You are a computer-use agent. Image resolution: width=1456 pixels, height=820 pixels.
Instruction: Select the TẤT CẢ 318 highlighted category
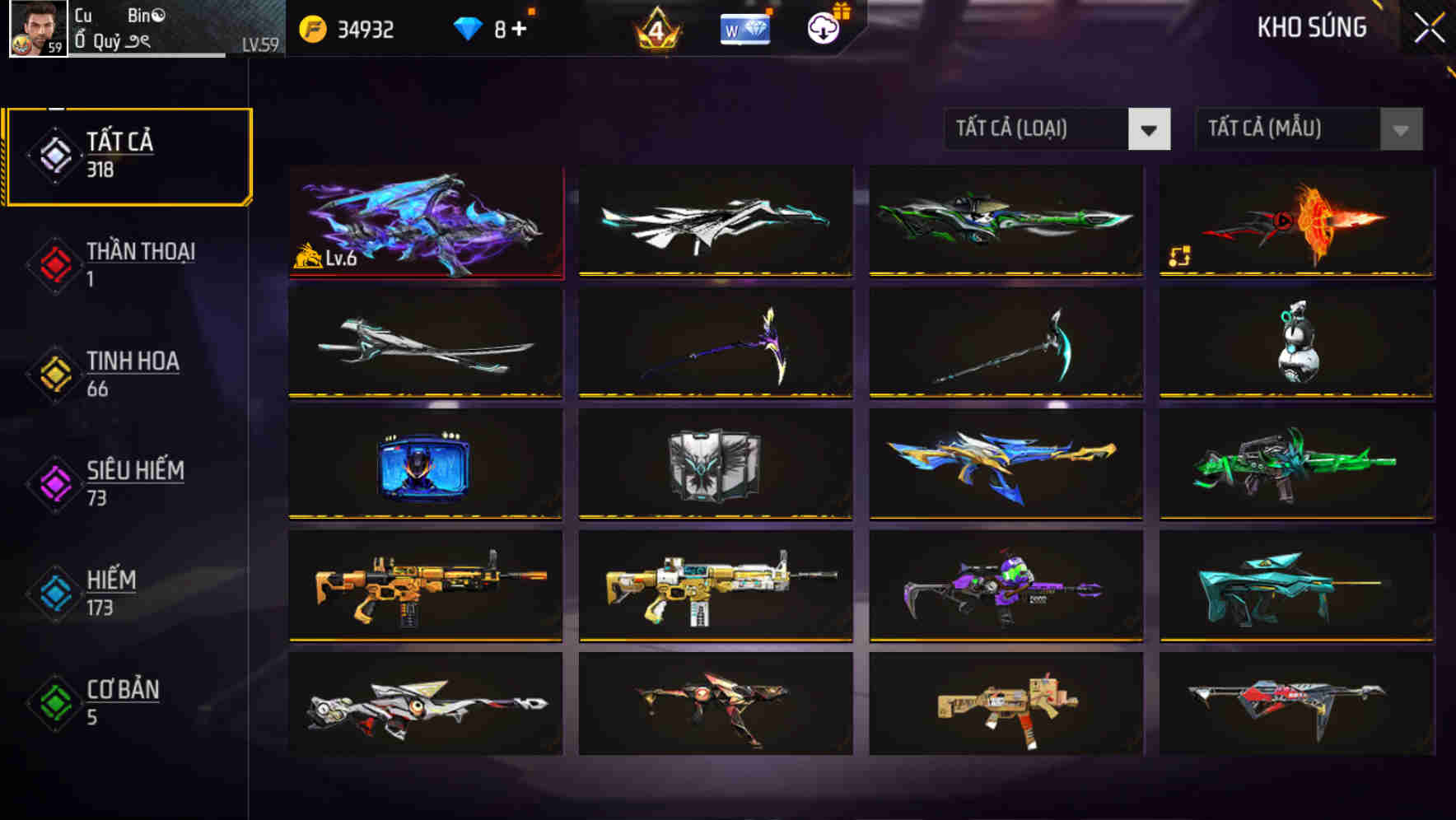pyautogui.click(x=128, y=153)
